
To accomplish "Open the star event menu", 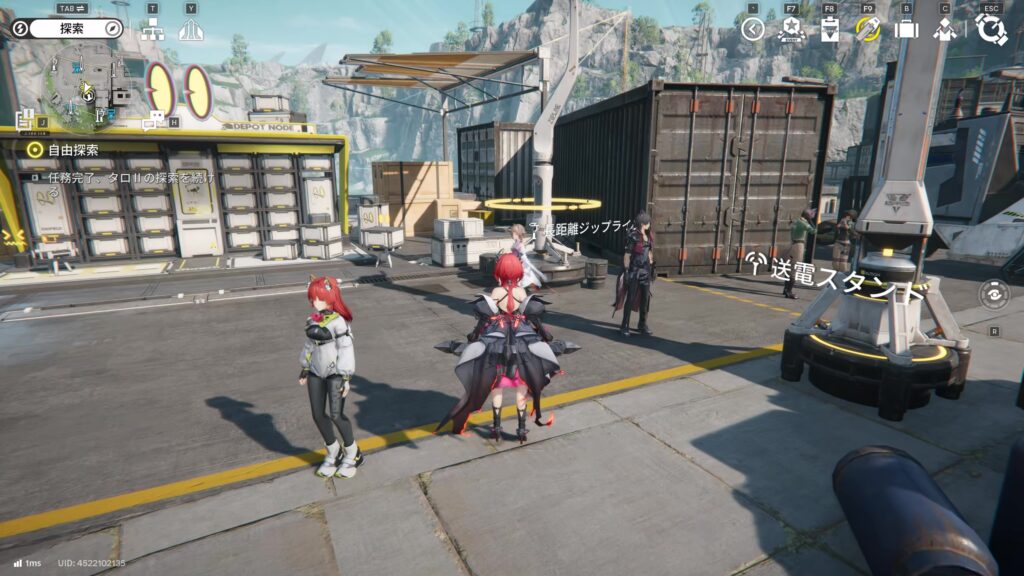I will pos(791,29).
